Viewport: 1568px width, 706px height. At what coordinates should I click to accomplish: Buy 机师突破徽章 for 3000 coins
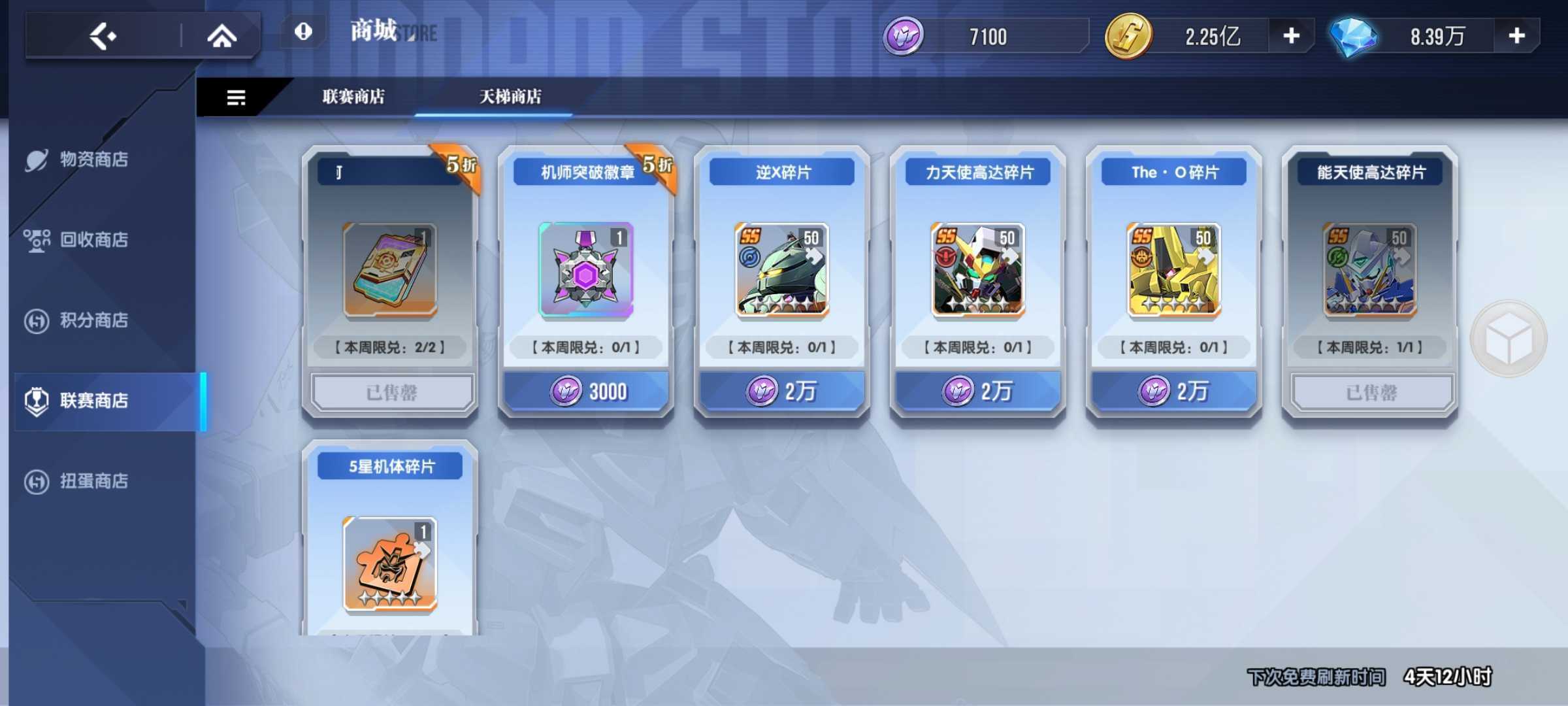point(585,390)
